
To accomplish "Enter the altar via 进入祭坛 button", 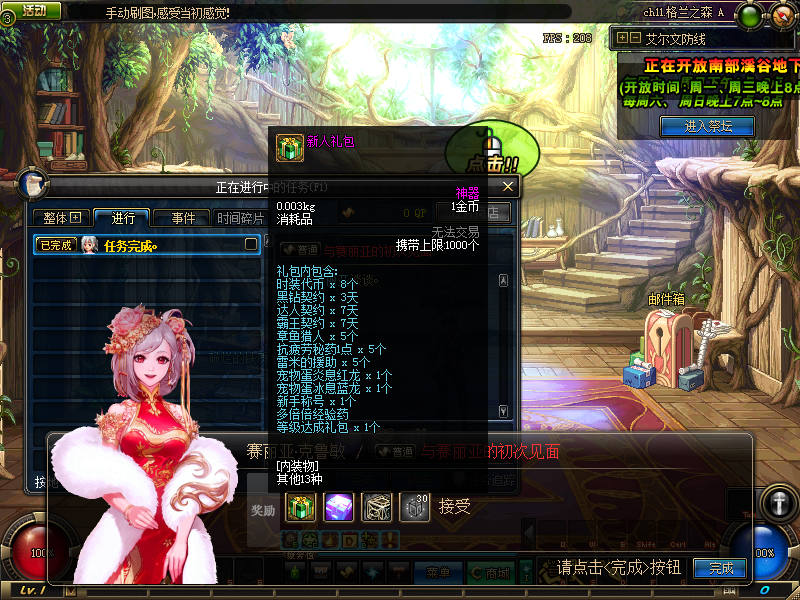I will (708, 126).
